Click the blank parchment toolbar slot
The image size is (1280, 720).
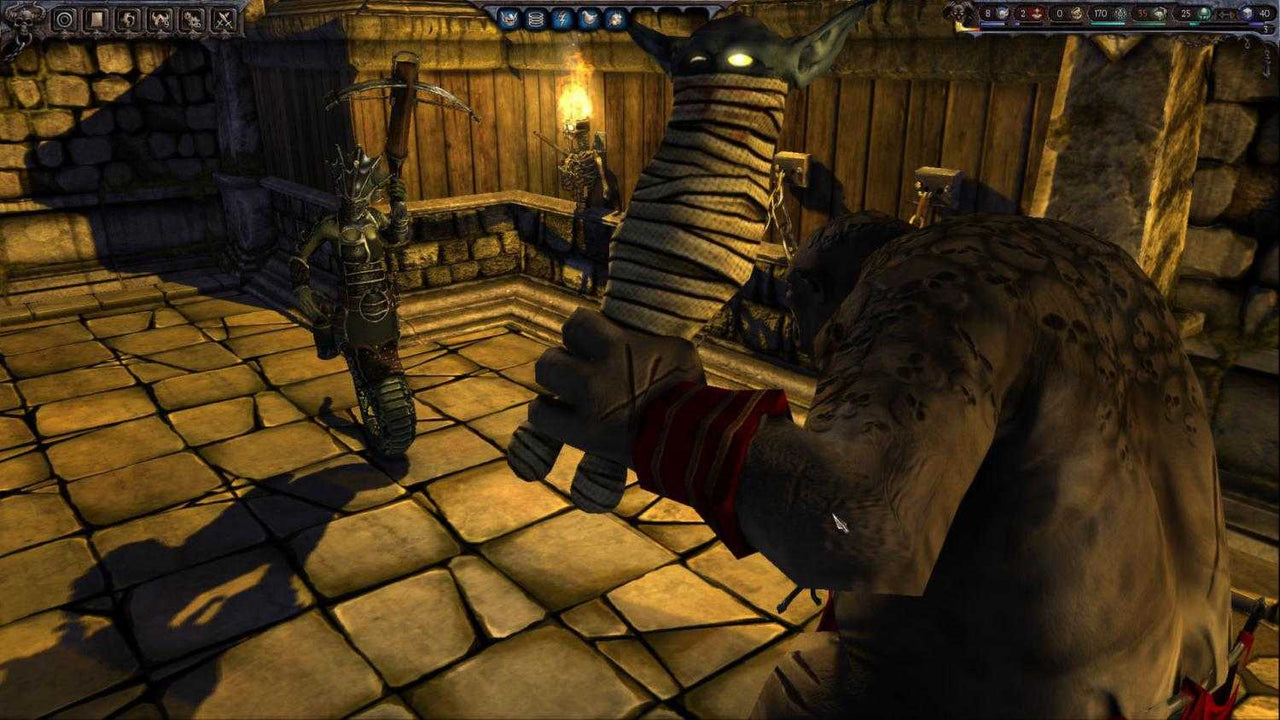(x=97, y=18)
